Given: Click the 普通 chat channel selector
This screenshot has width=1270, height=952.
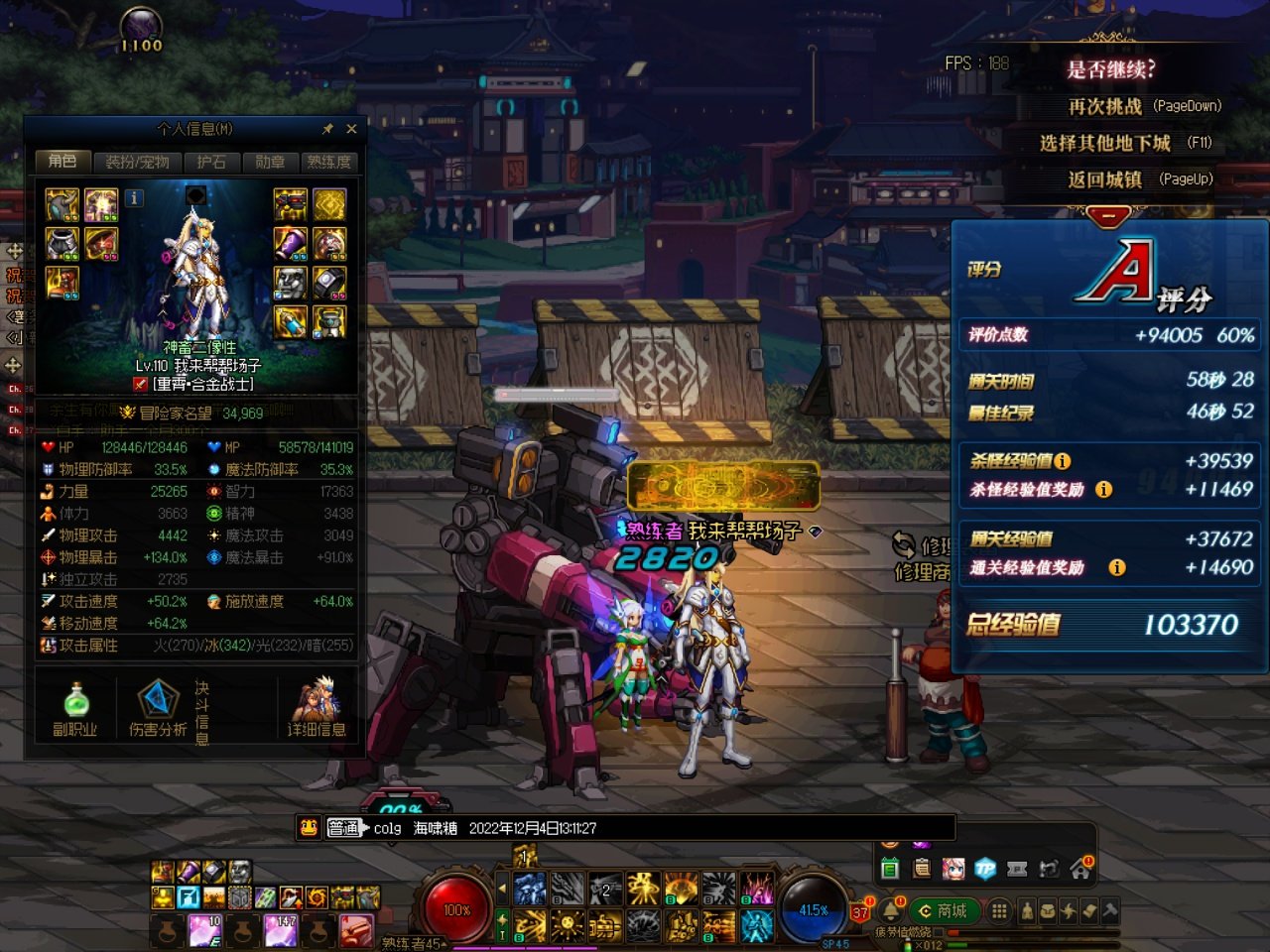Looking at the screenshot, I should 343,828.
